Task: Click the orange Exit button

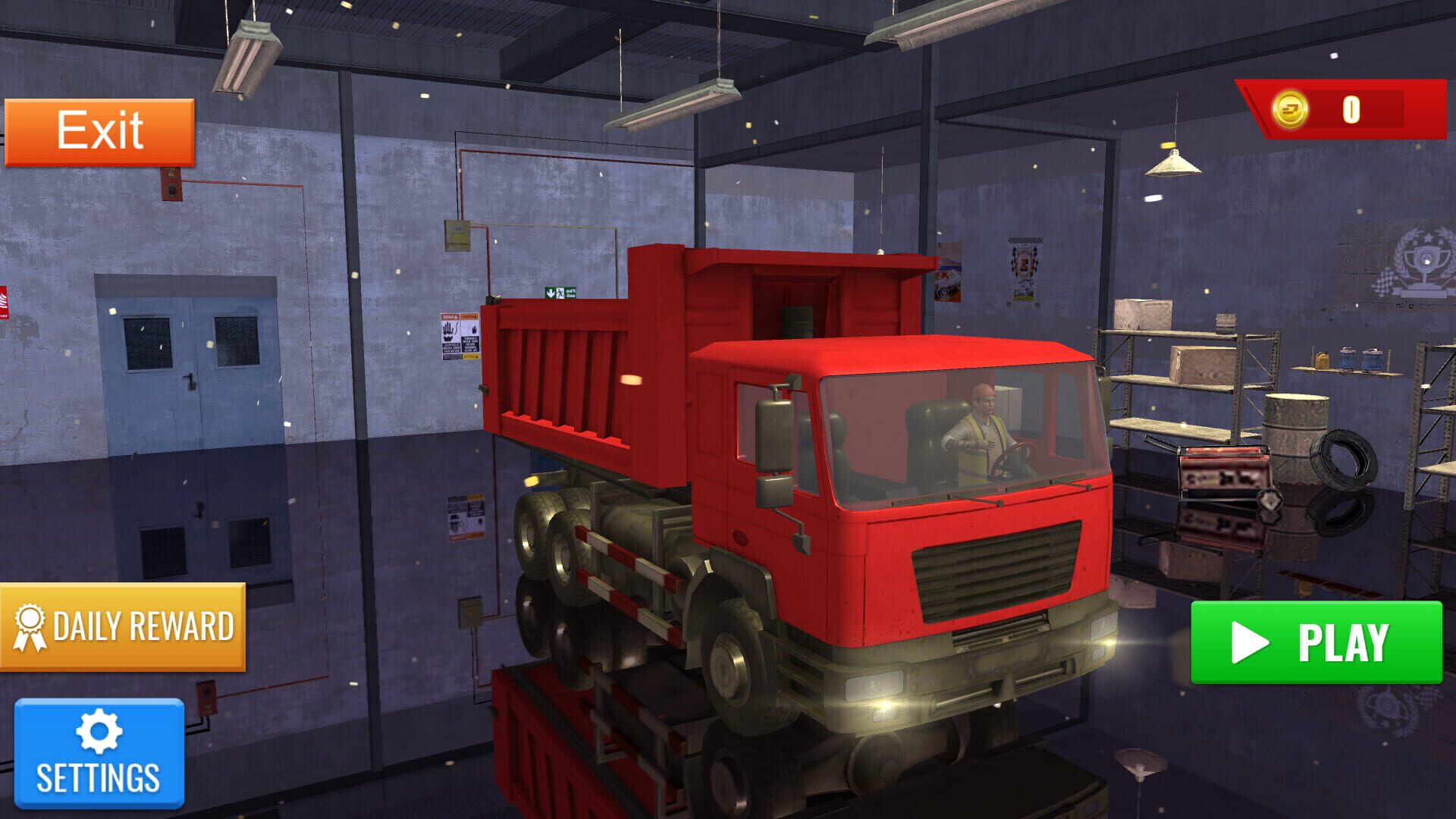Action: 99,130
